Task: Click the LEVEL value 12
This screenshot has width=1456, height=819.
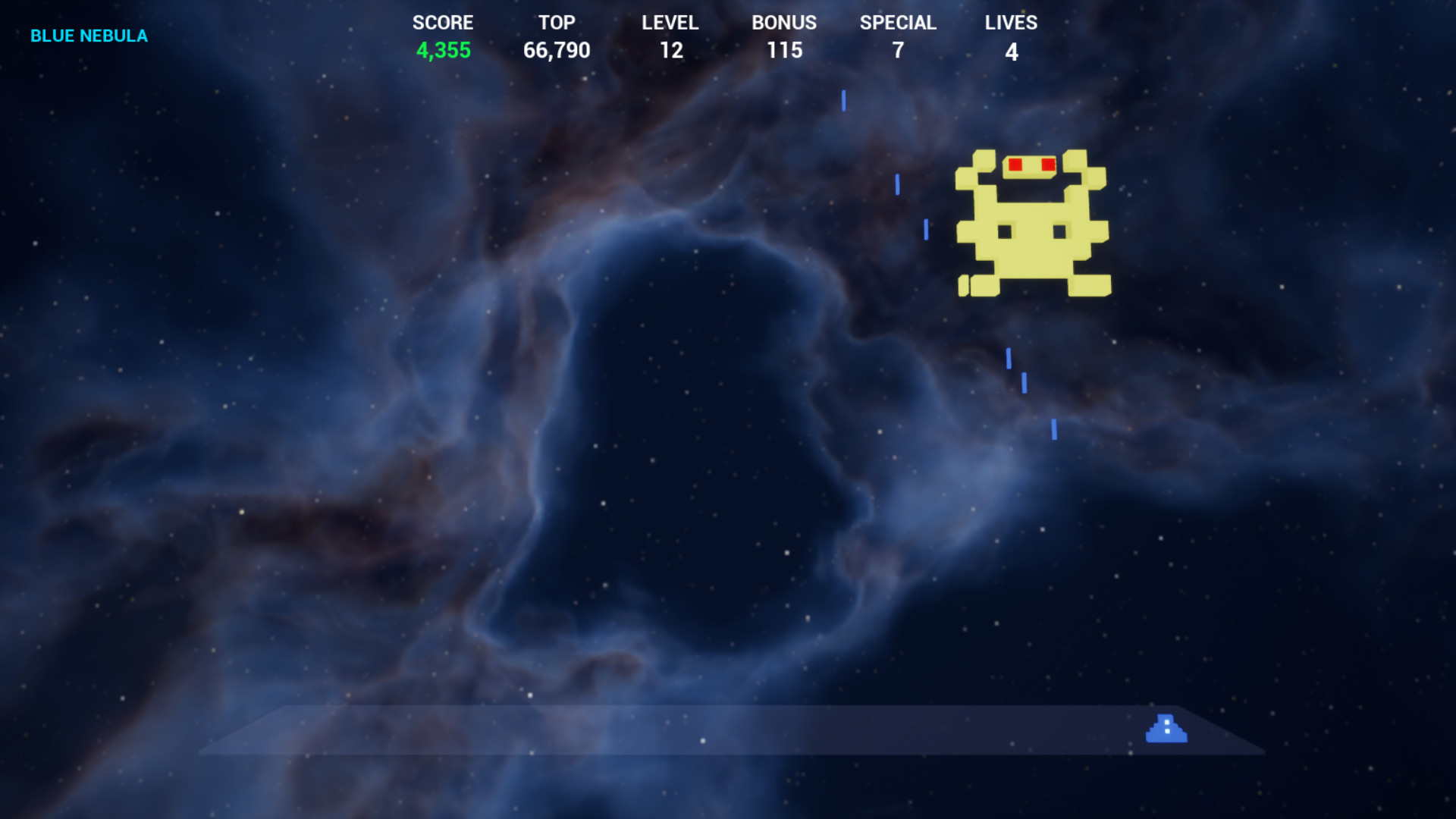Action: coord(672,51)
